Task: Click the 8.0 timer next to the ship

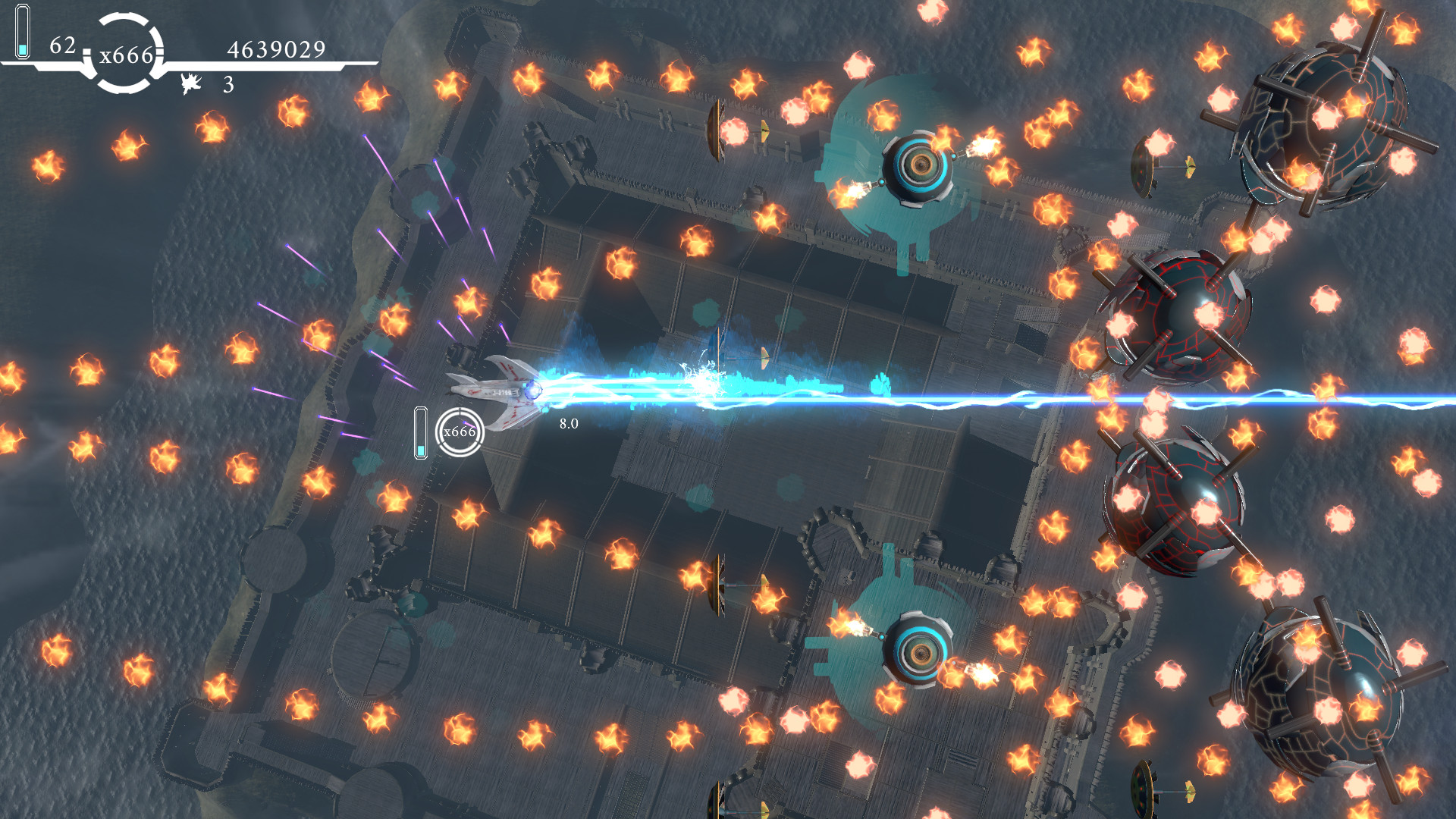Action: 568,425
